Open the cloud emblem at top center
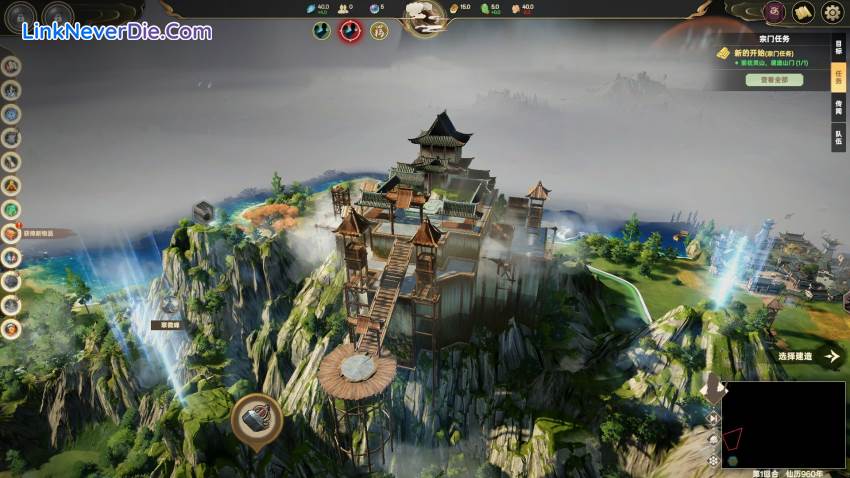850x478 pixels. click(424, 14)
